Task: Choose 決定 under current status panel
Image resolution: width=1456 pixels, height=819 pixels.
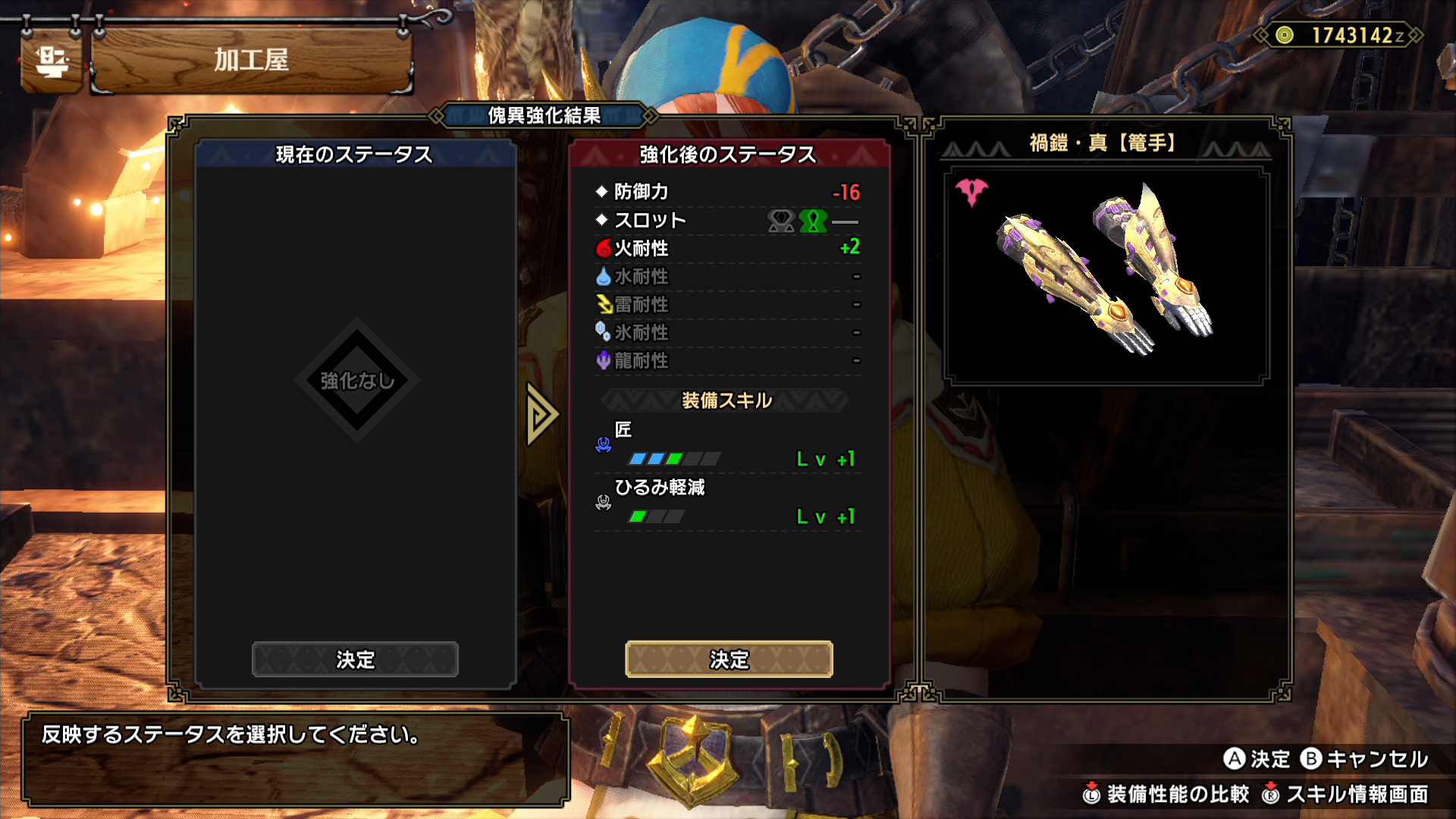Action: (x=355, y=659)
